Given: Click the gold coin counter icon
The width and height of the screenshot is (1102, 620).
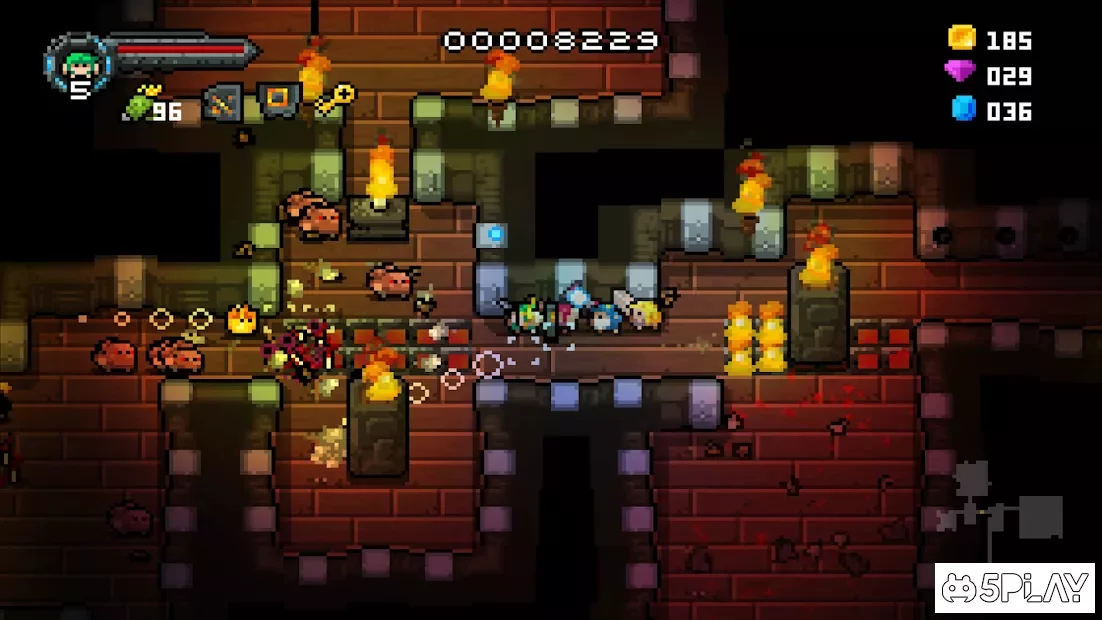Looking at the screenshot, I should click(962, 39).
